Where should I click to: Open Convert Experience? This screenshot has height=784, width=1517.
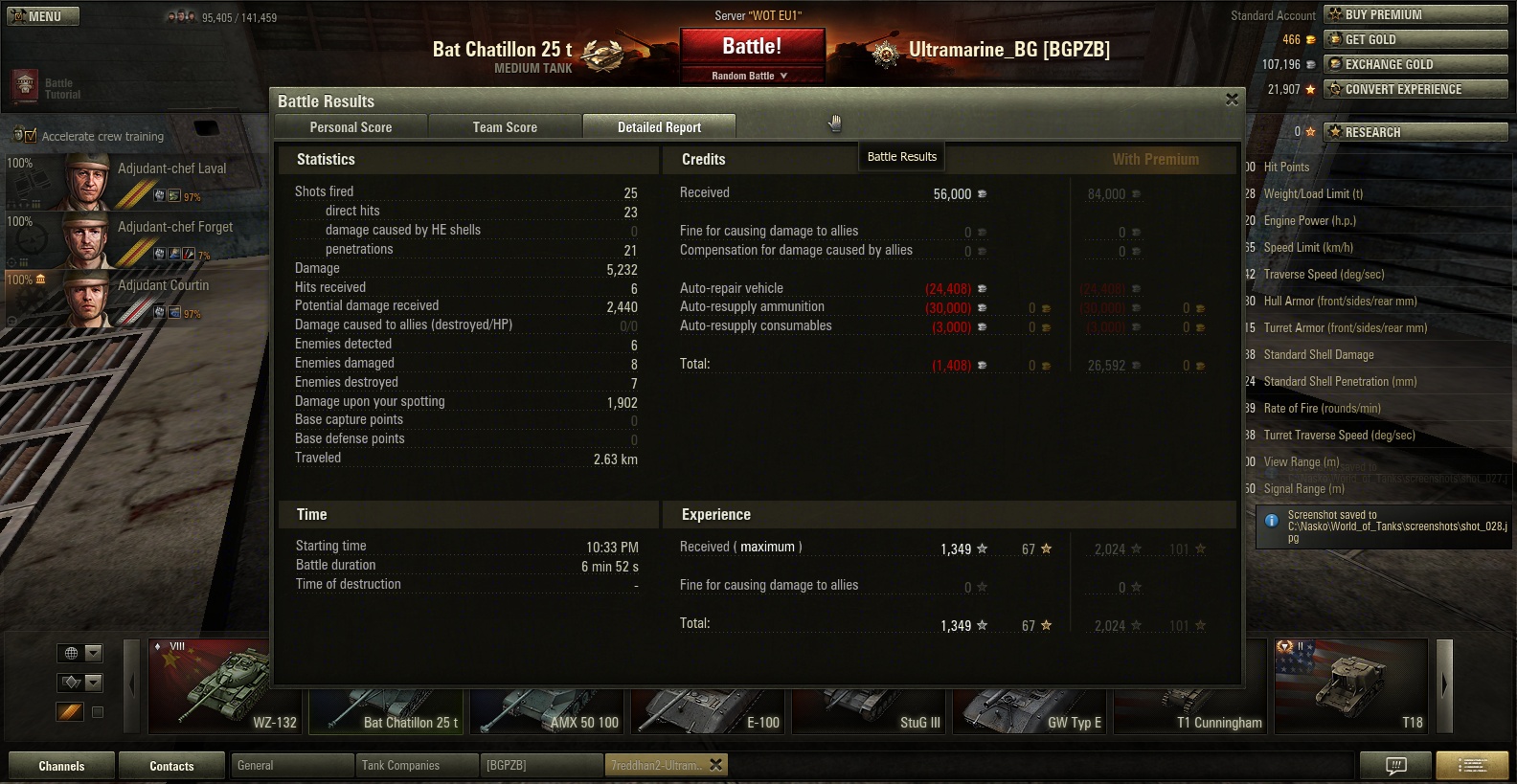click(1415, 89)
